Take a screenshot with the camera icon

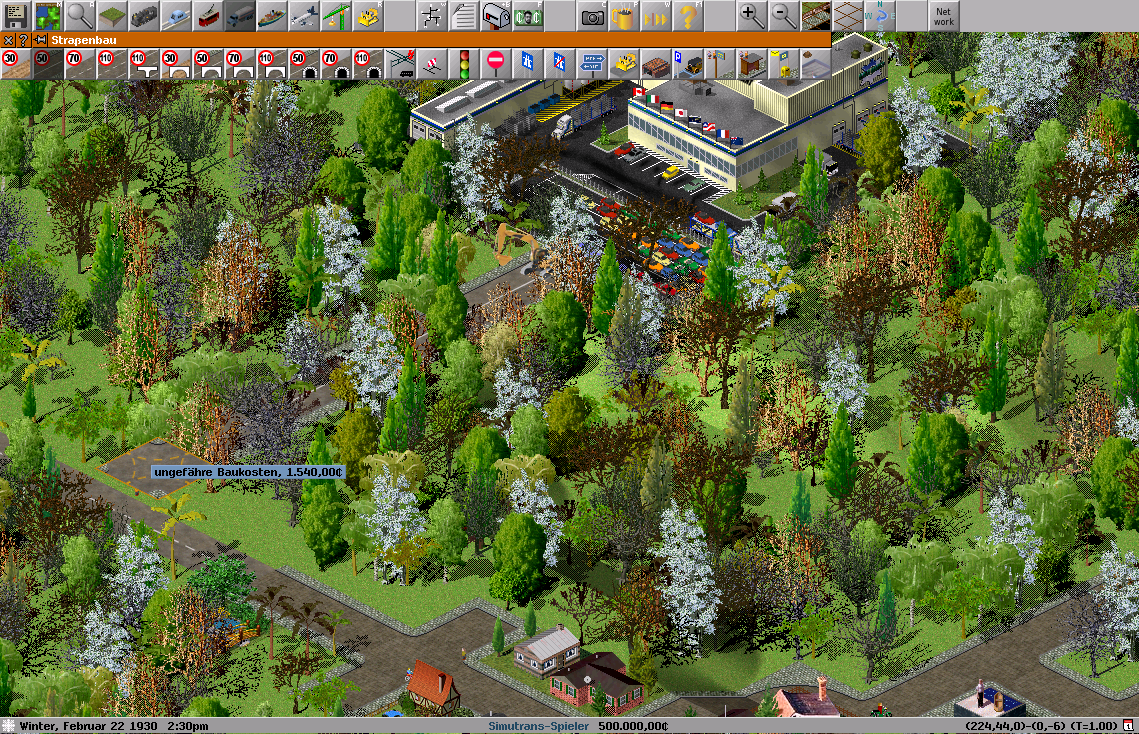pos(592,16)
